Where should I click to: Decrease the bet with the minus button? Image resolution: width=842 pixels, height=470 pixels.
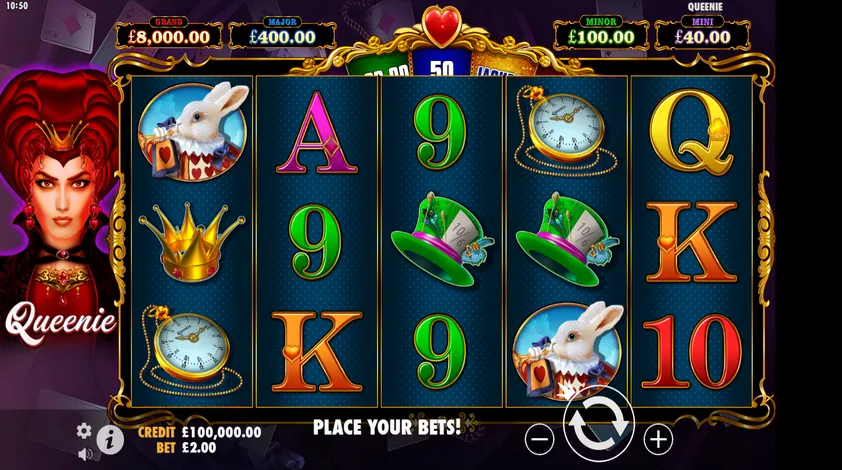click(539, 438)
